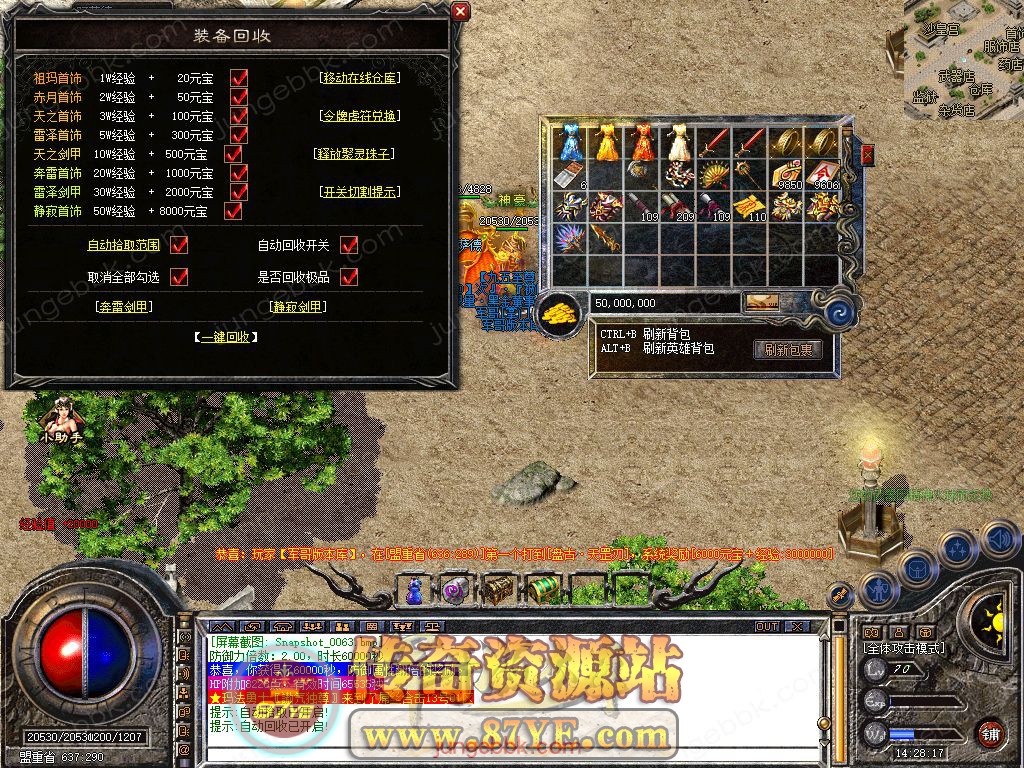Toggle the 自动回收开关 checkbox
This screenshot has width=1024, height=768.
[349, 245]
